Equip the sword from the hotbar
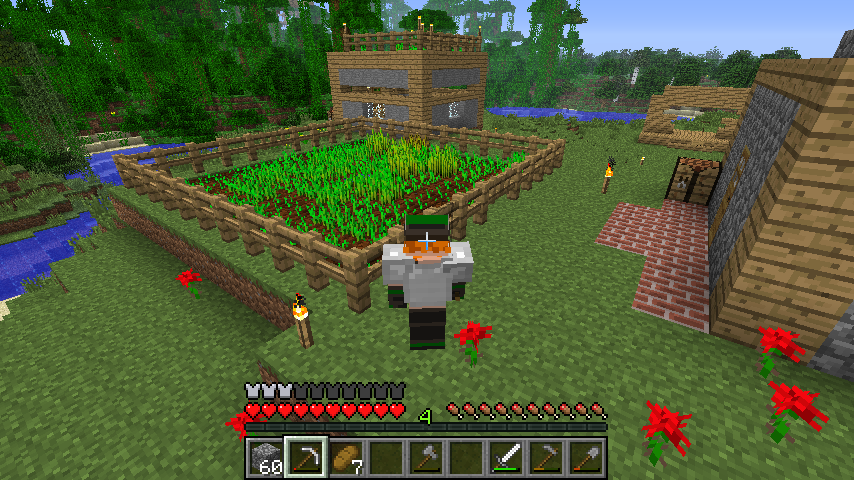The height and width of the screenshot is (480, 854). (x=505, y=458)
